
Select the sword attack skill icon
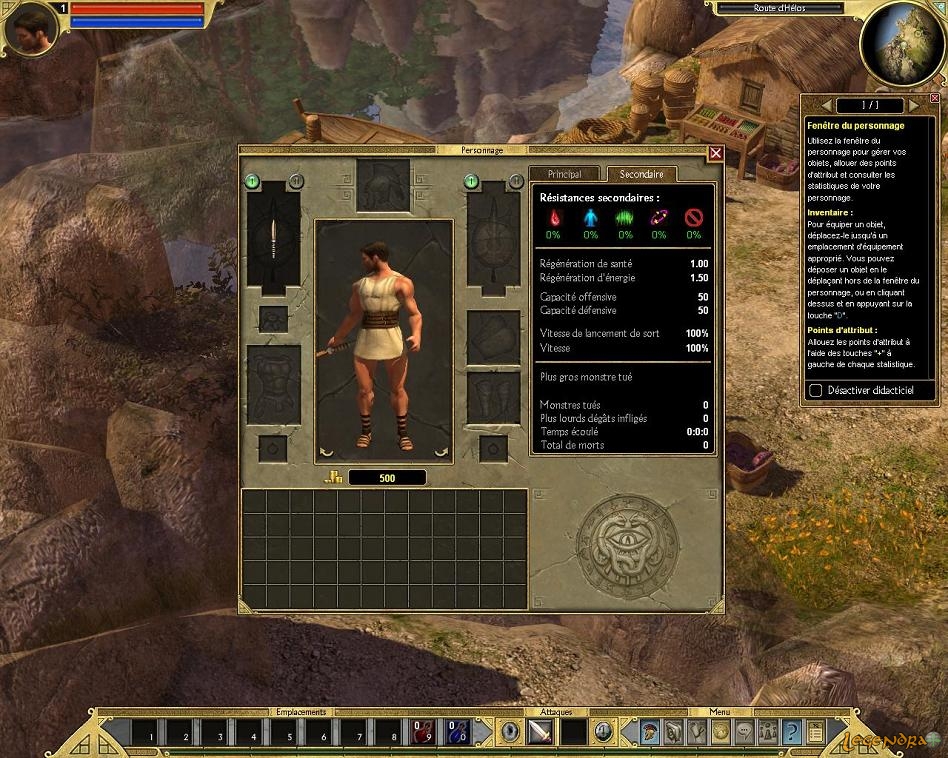tap(541, 732)
